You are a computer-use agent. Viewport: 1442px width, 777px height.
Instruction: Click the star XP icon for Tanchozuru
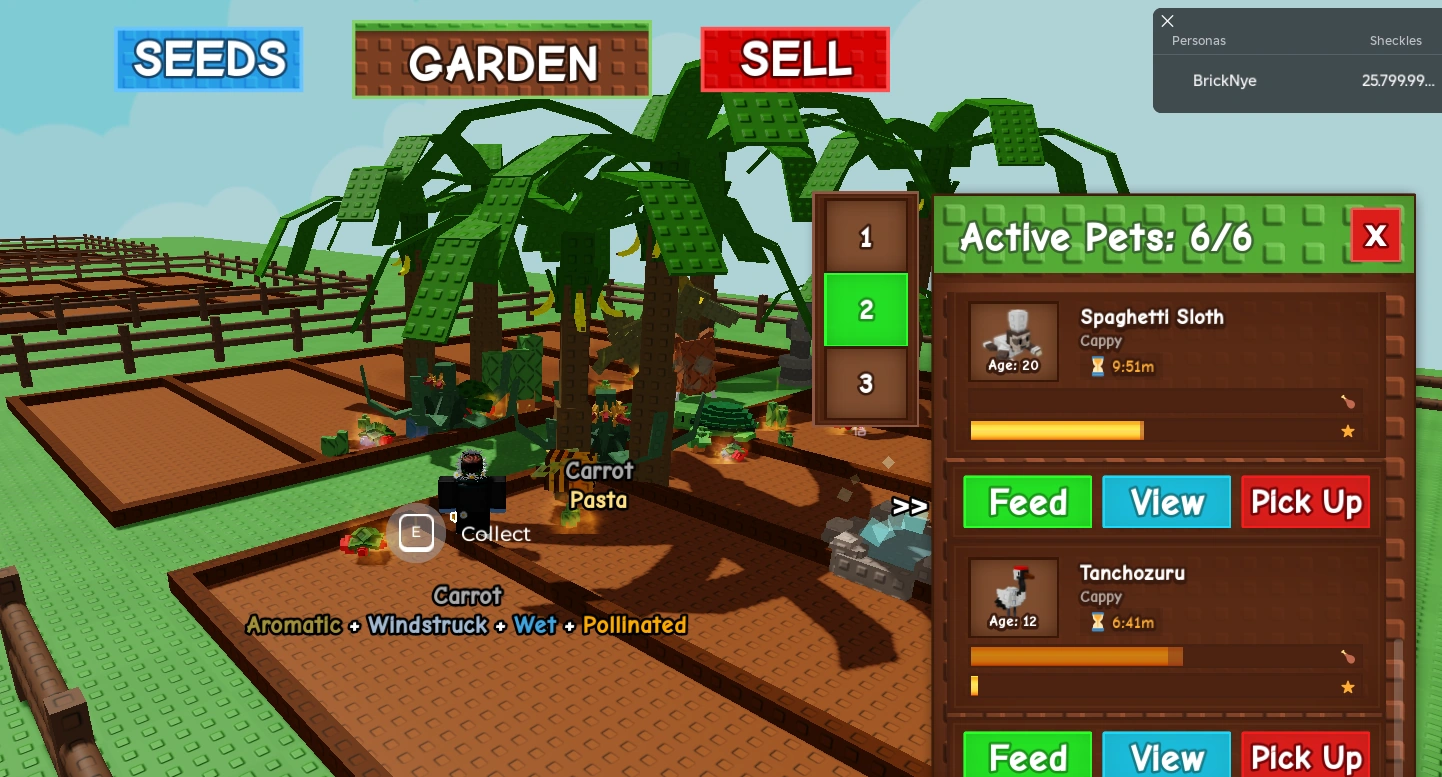1347,686
